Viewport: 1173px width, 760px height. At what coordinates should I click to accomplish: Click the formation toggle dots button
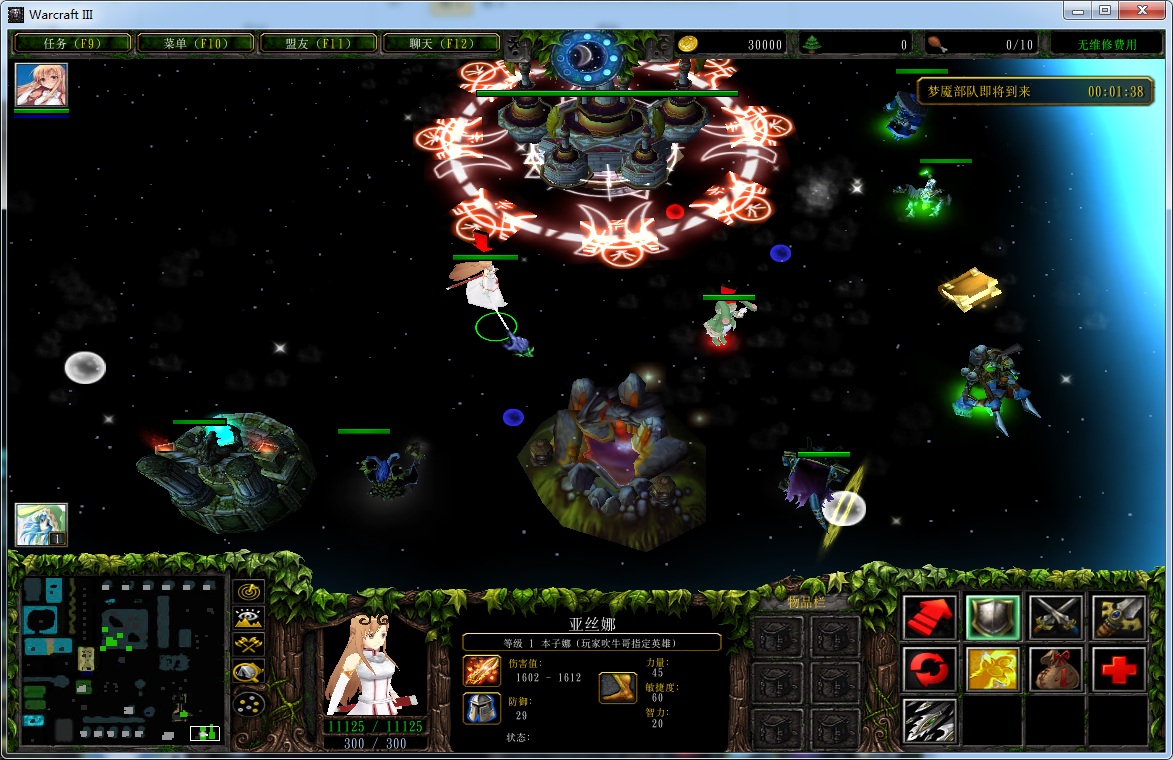click(x=248, y=703)
